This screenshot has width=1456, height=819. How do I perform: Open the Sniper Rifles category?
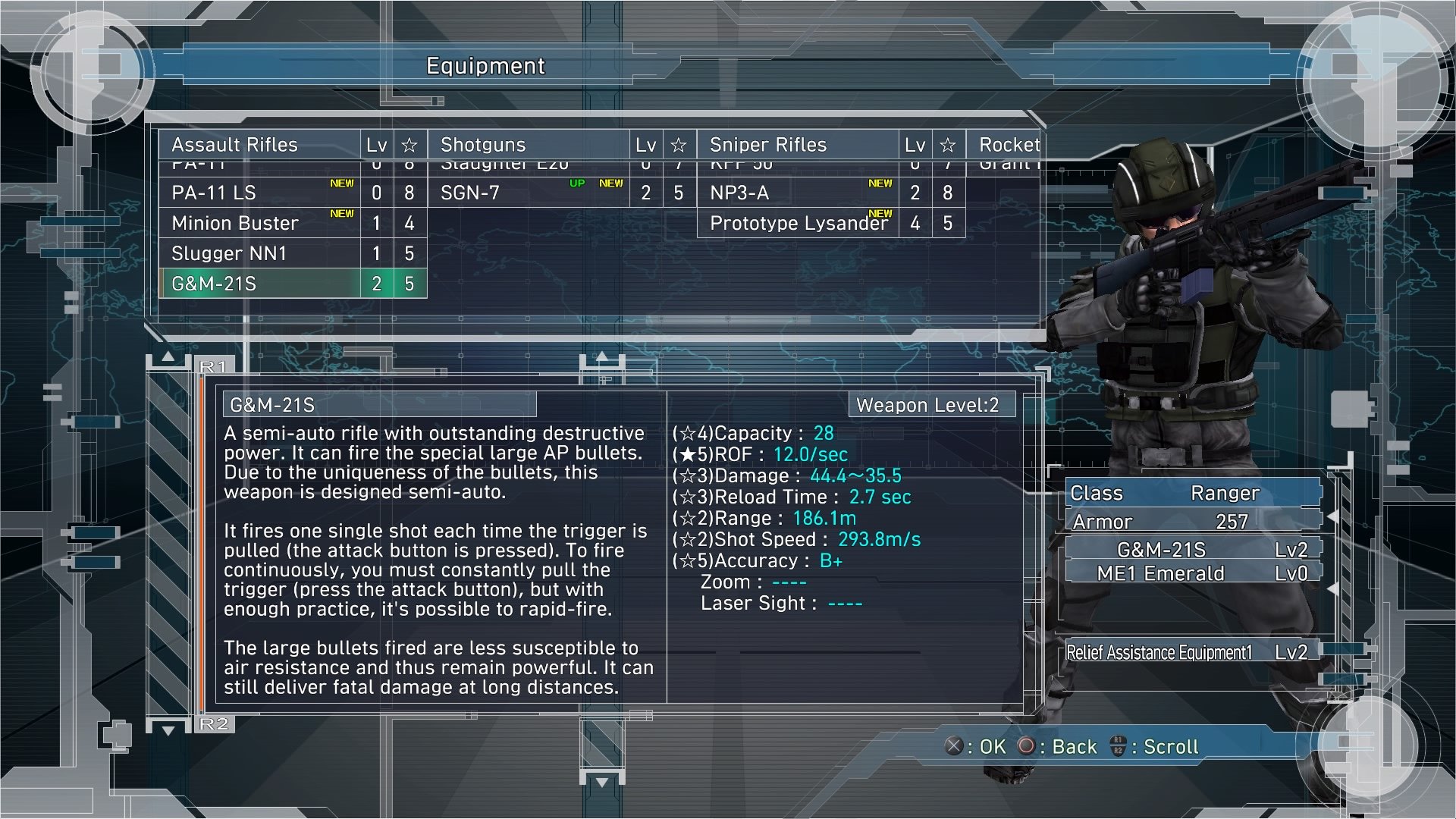coord(767,144)
